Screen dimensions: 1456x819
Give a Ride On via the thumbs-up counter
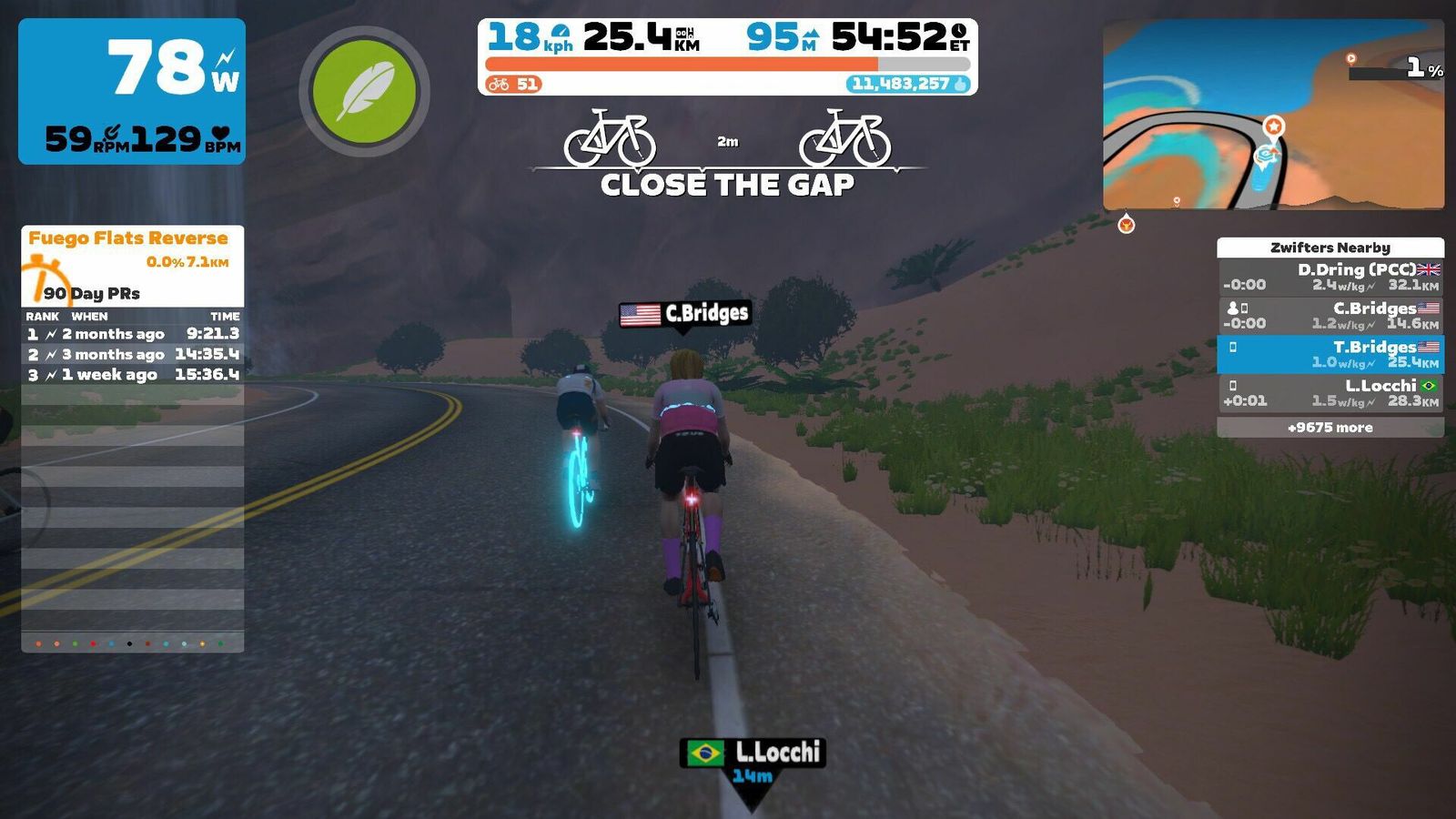coord(909,84)
